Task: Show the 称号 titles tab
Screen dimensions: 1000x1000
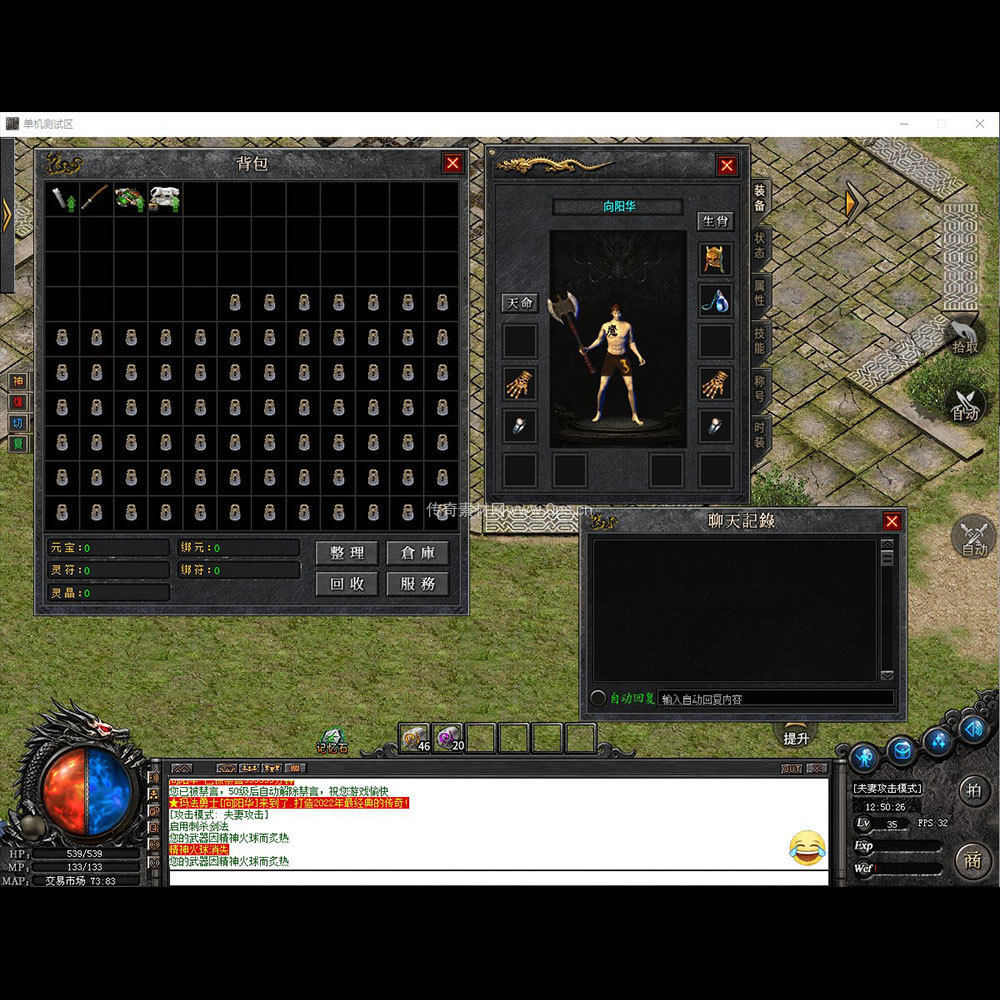Action: click(x=760, y=389)
